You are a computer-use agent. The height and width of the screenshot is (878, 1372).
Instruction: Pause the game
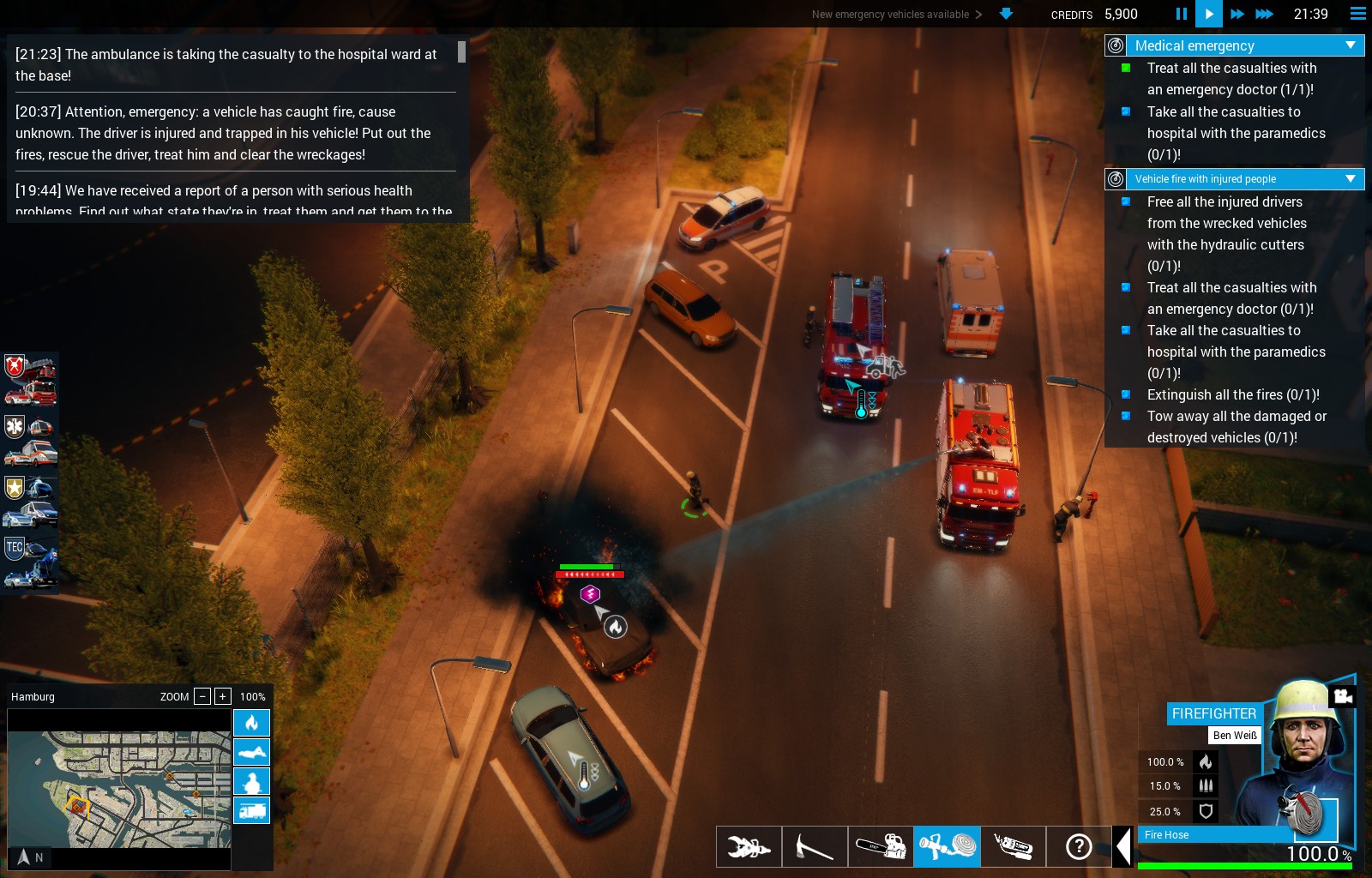(x=1181, y=14)
